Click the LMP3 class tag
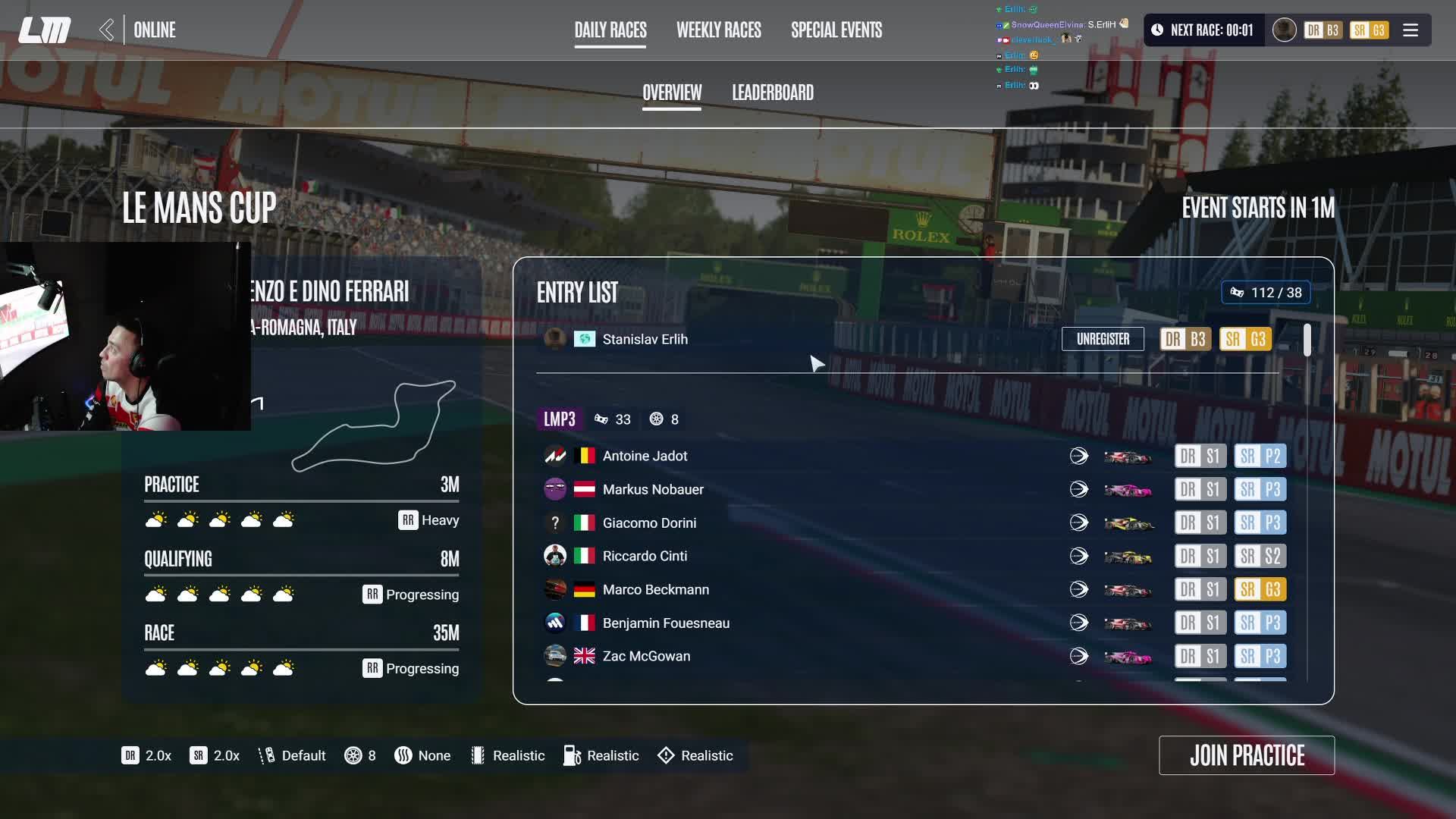The height and width of the screenshot is (819, 1456). (560, 419)
